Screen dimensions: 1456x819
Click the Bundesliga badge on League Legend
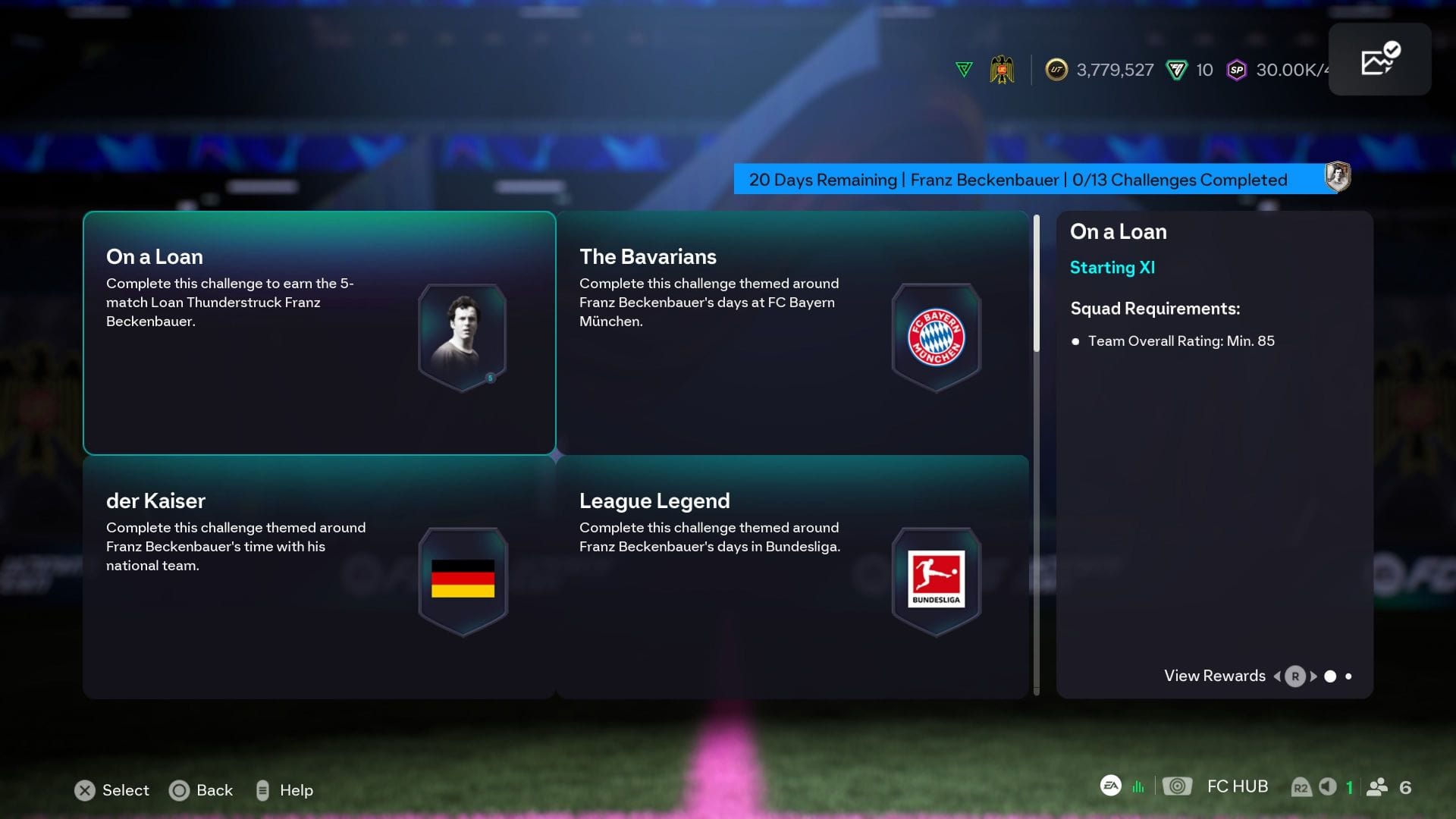coord(935,580)
